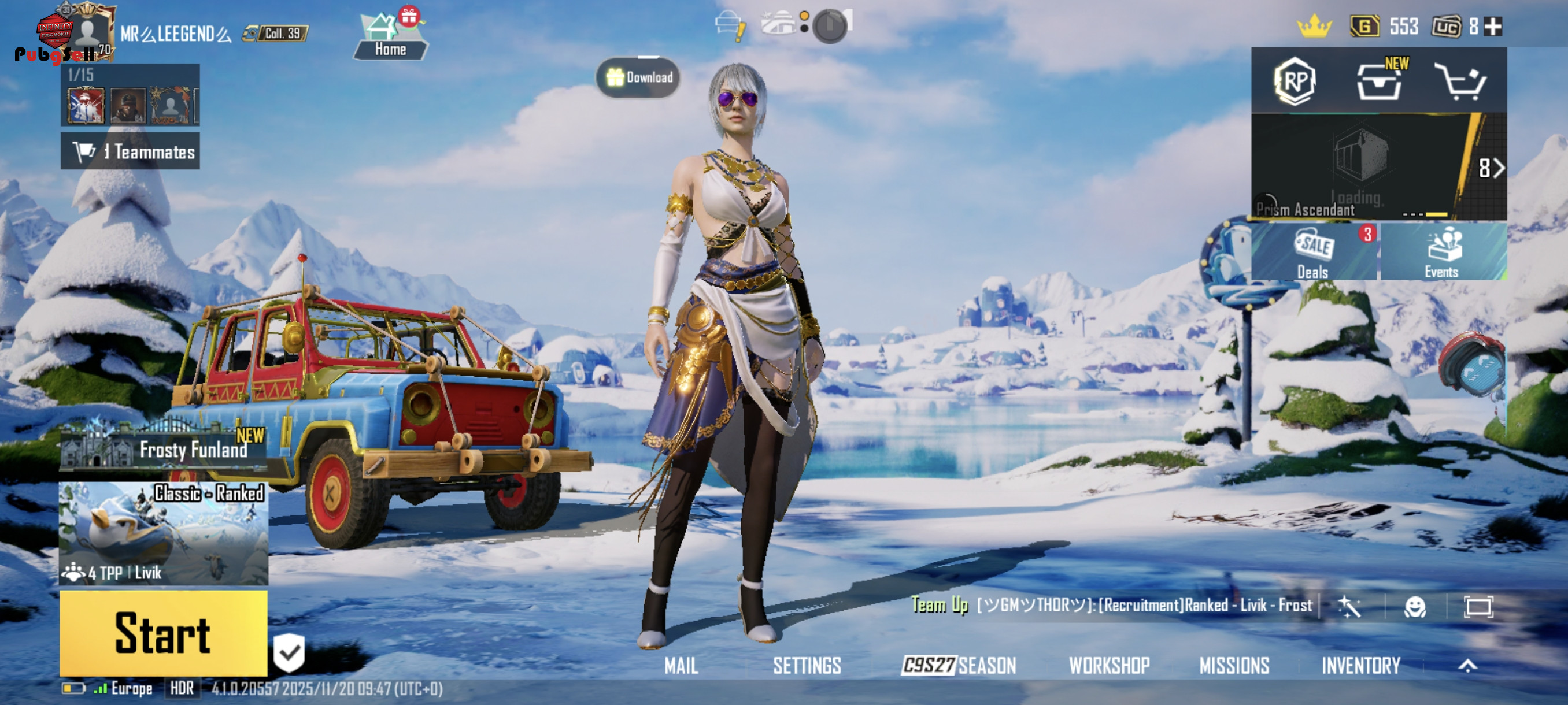
Task: Open the Events panel
Action: point(1442,253)
